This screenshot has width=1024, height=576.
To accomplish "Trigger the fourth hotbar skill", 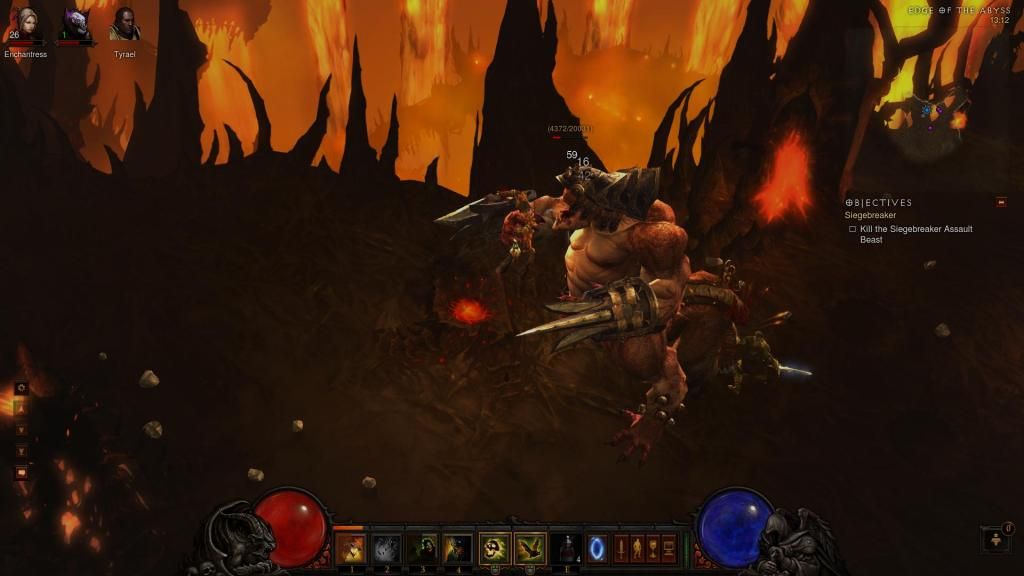I will [x=458, y=548].
